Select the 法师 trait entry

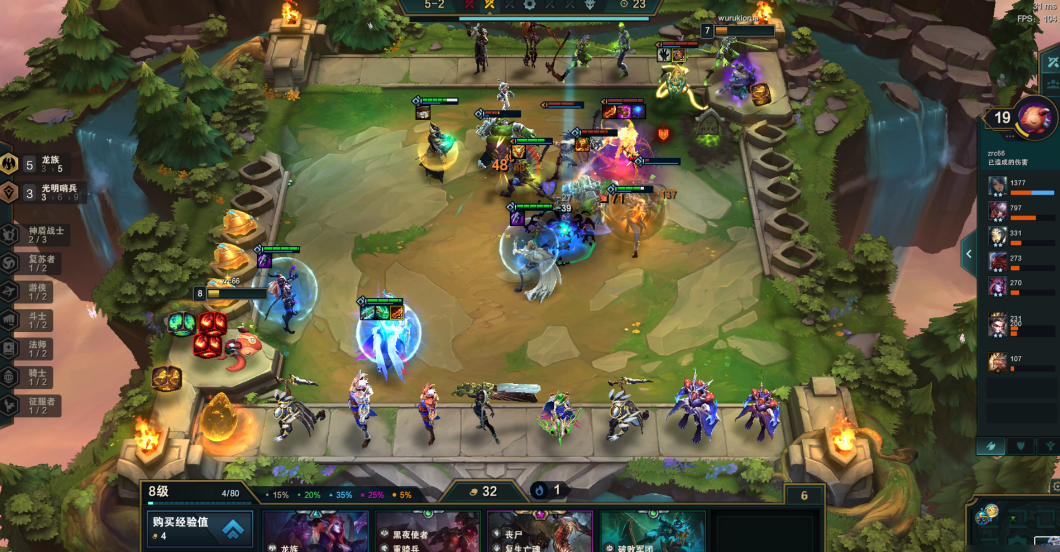click(x=36, y=349)
